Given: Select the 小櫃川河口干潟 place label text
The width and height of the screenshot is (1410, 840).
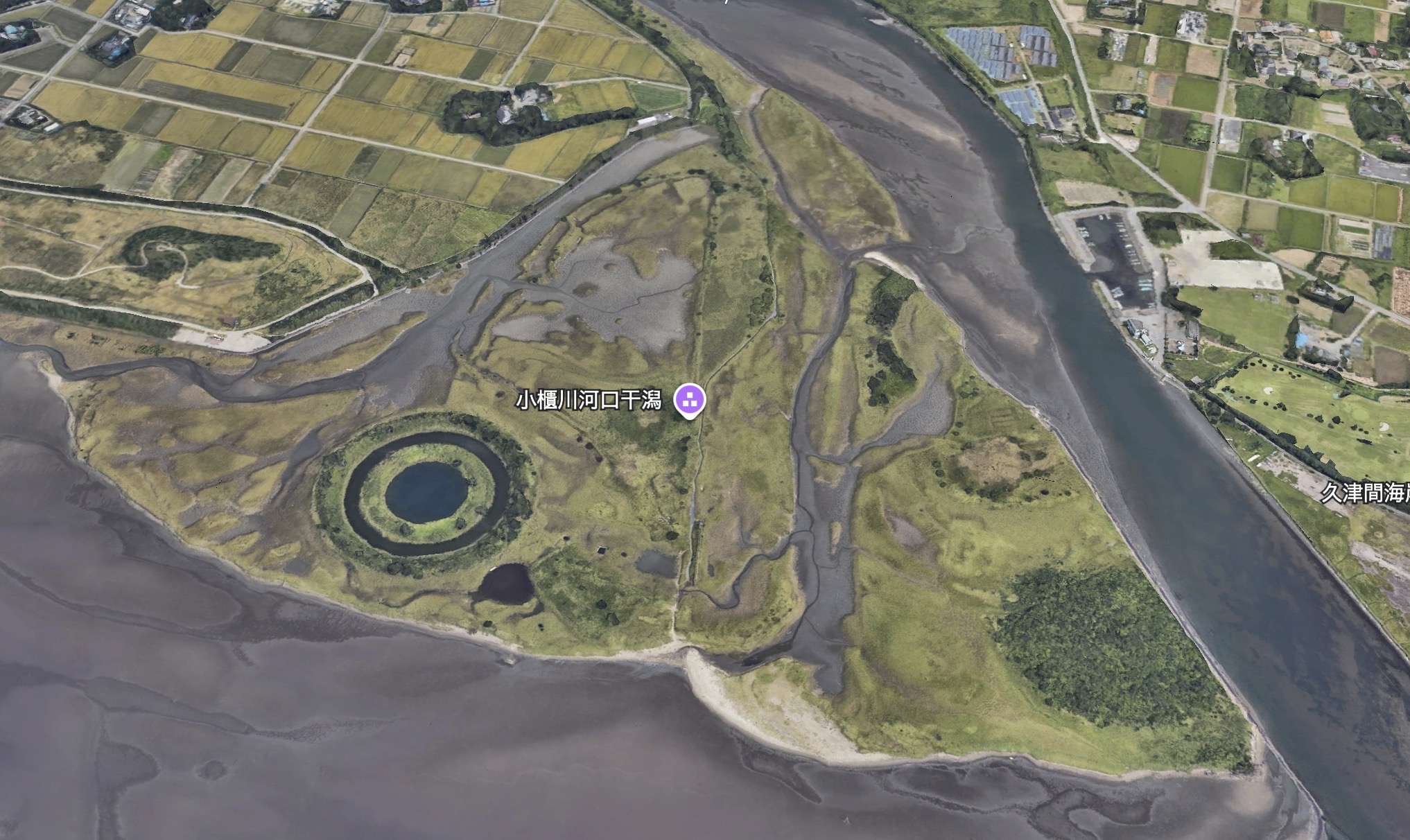Looking at the screenshot, I should (x=589, y=401).
